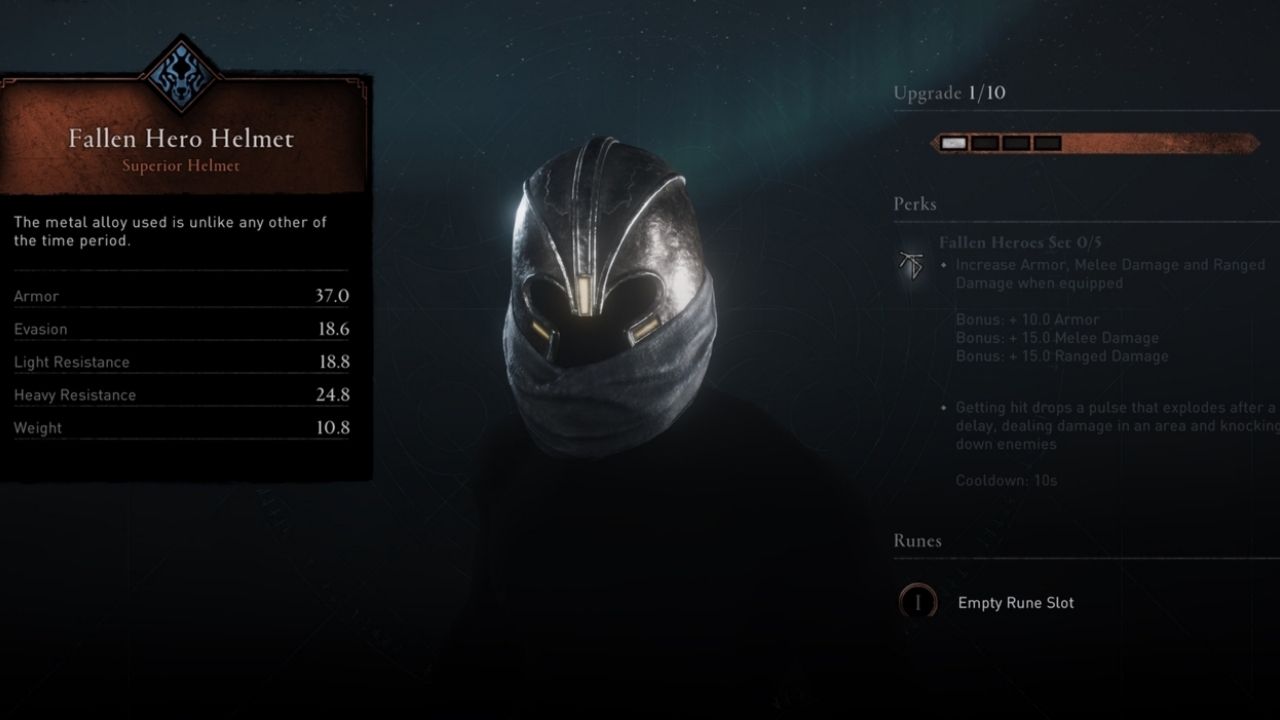Image resolution: width=1280 pixels, height=720 pixels.
Task: Click the Empty Rune Slot label
Action: coord(1016,603)
